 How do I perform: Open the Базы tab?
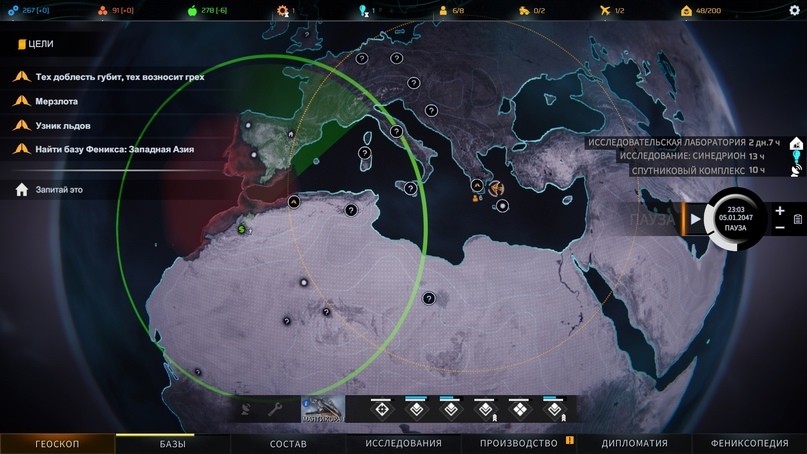(172, 443)
